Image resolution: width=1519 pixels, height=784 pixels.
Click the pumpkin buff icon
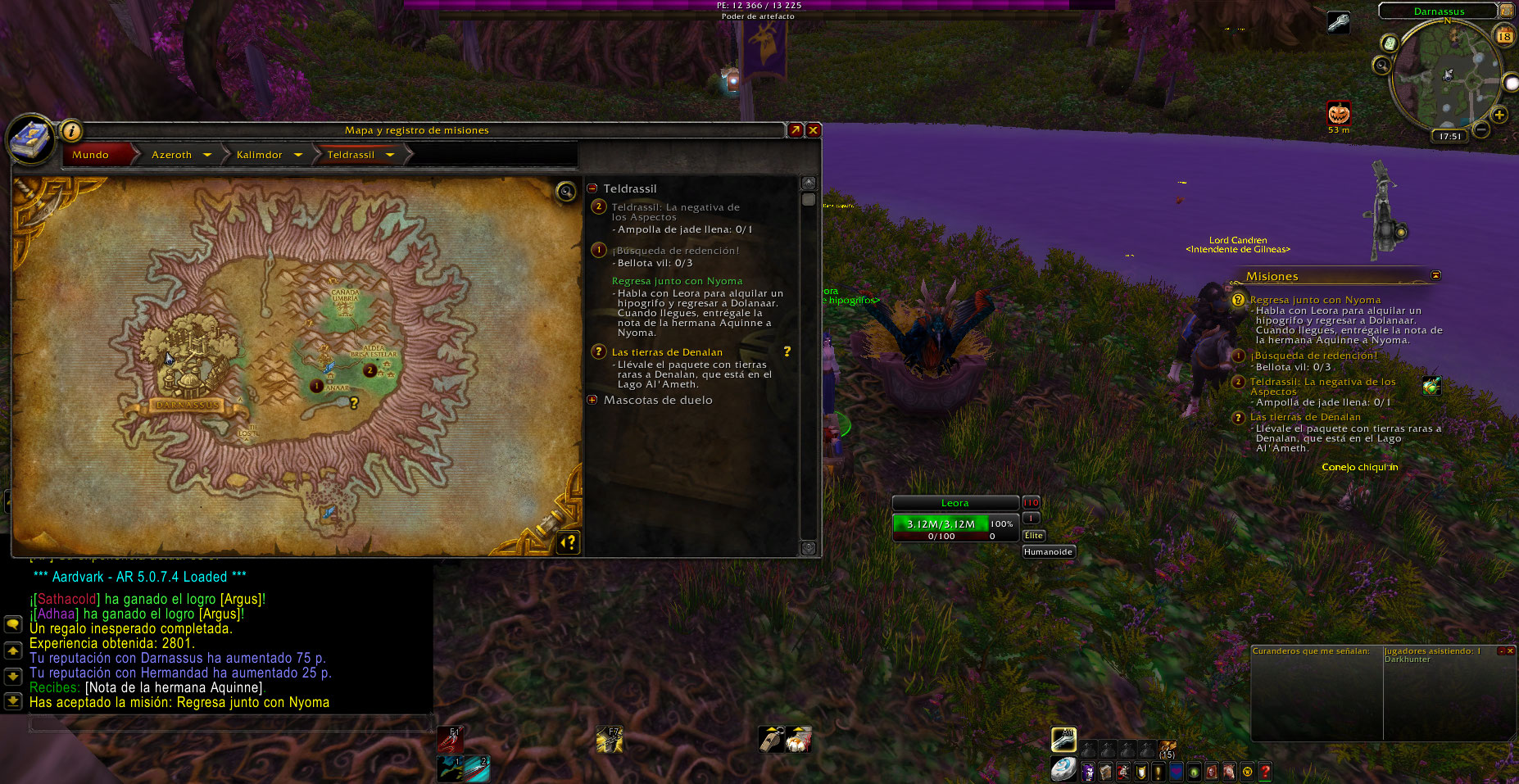point(1339,112)
